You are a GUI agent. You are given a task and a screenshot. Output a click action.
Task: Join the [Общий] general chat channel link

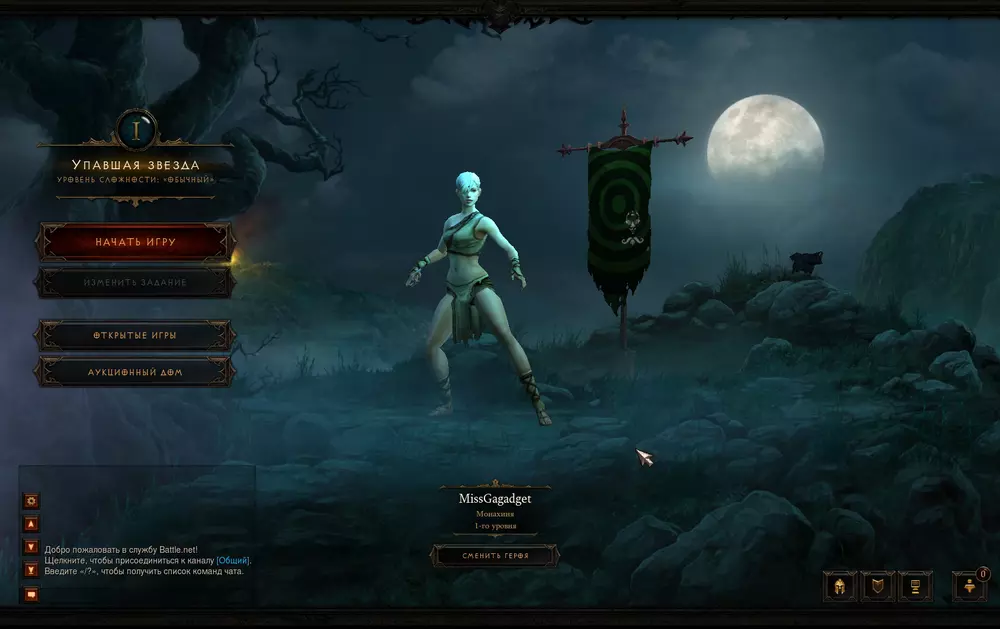click(233, 561)
